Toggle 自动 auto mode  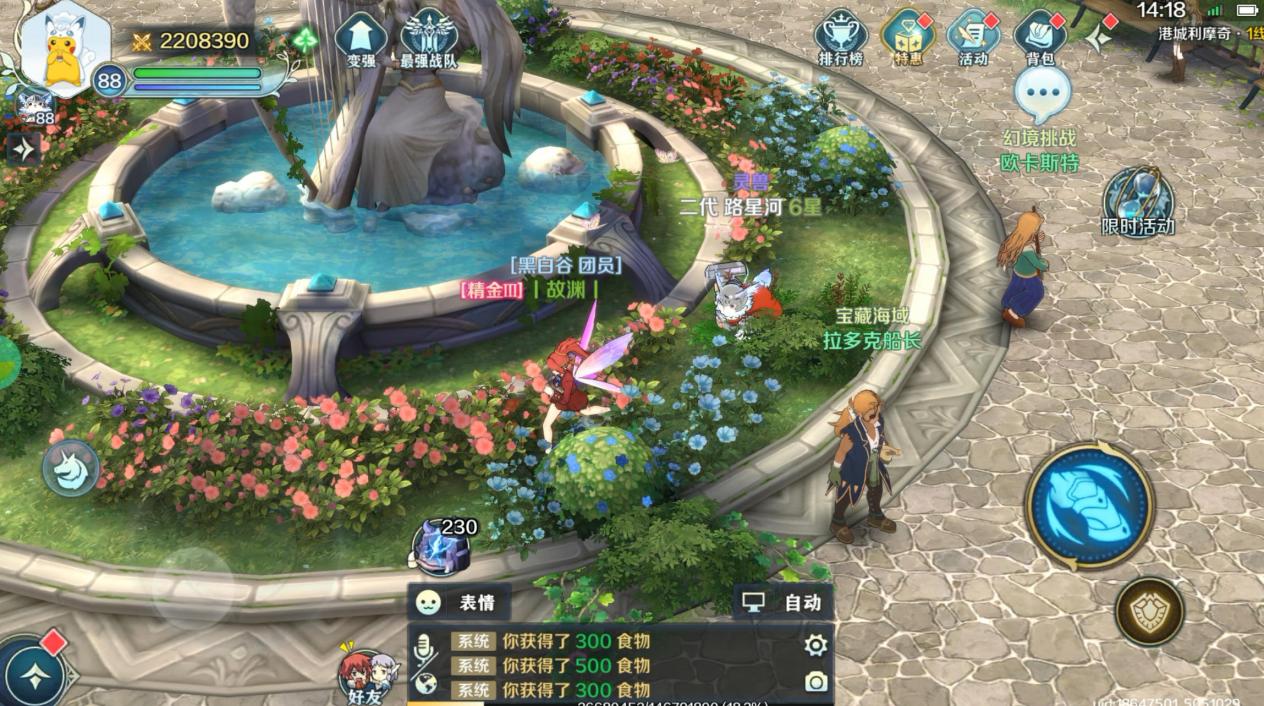click(x=783, y=602)
